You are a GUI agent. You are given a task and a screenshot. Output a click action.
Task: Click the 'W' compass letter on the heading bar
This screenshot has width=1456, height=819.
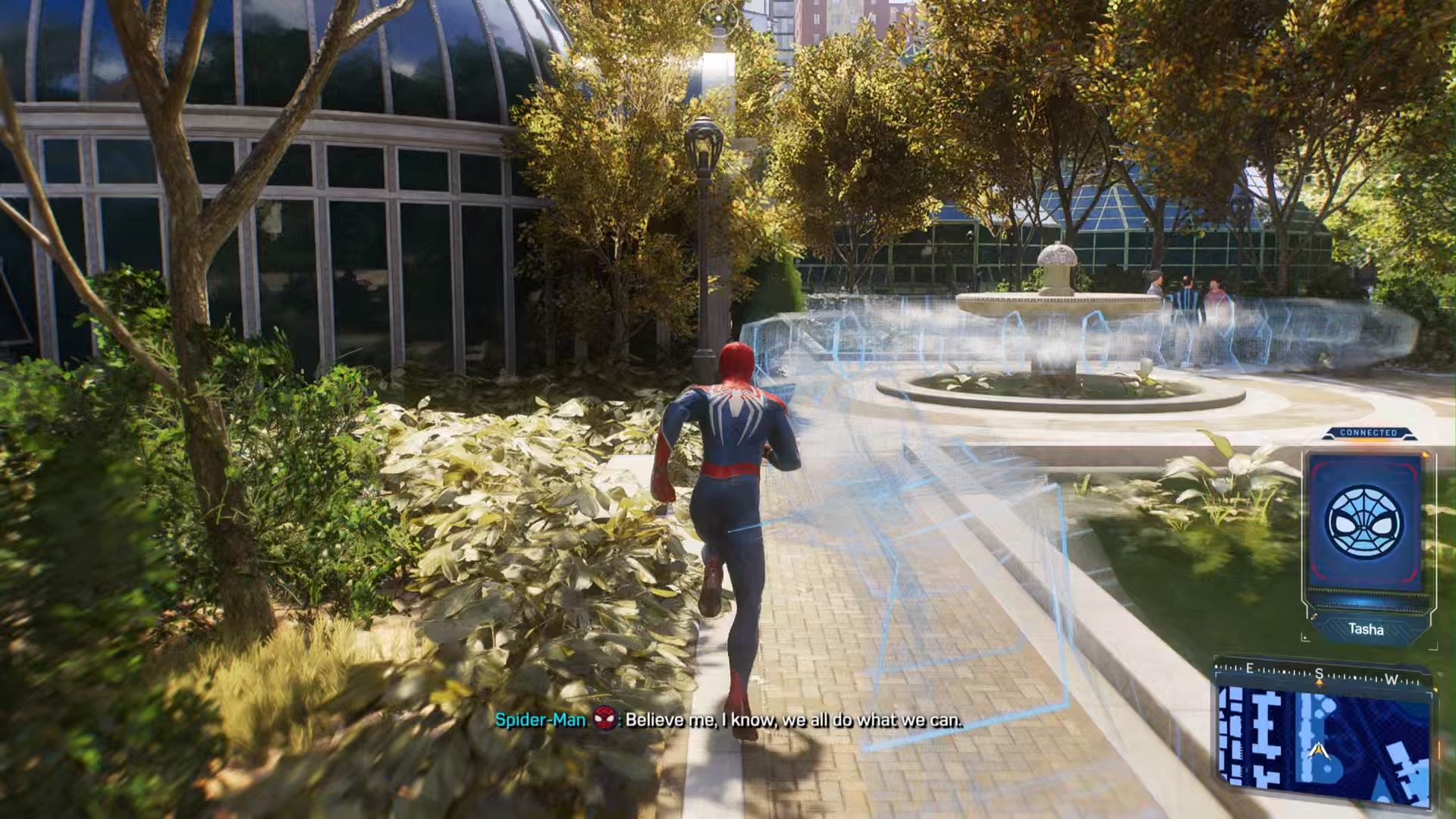pos(1392,679)
